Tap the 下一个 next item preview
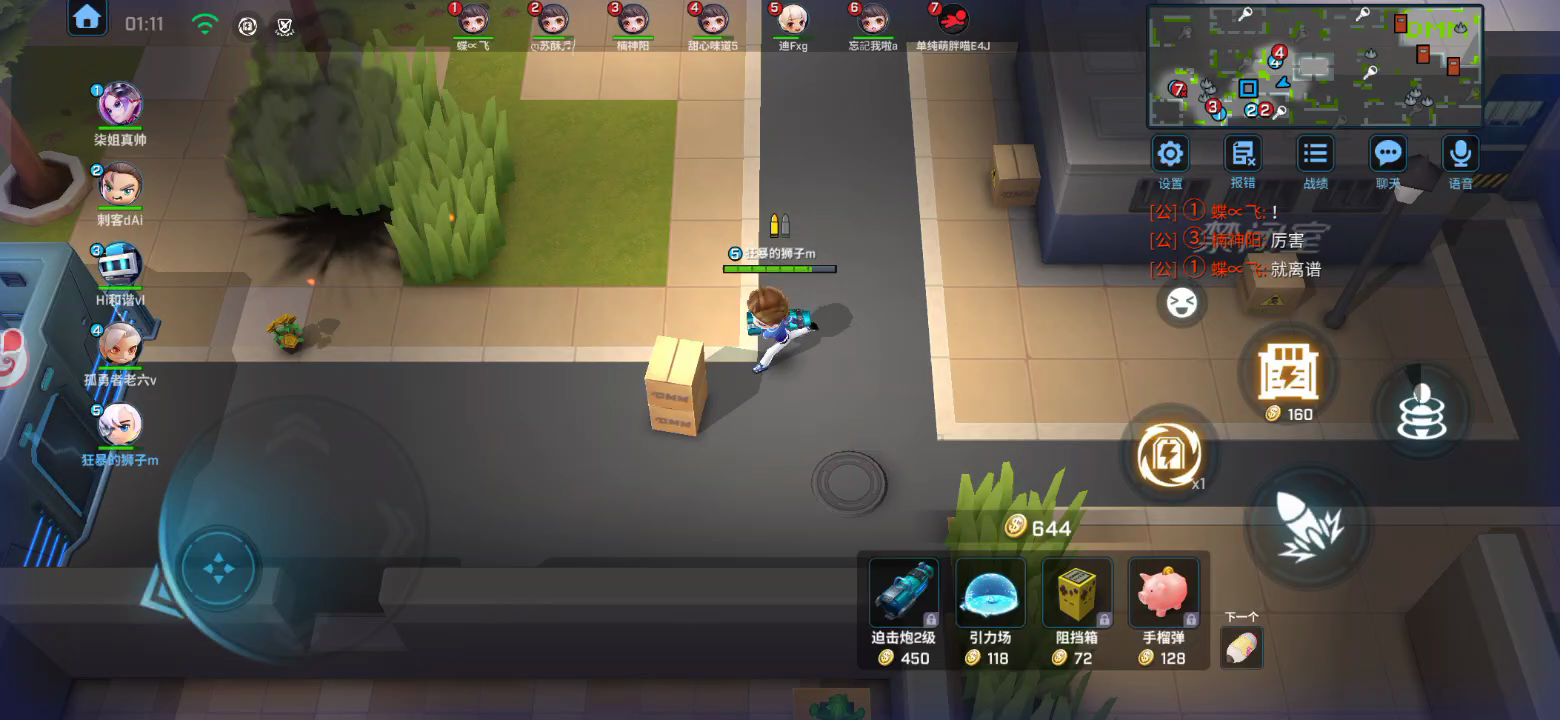The height and width of the screenshot is (720, 1560). 1242,647
